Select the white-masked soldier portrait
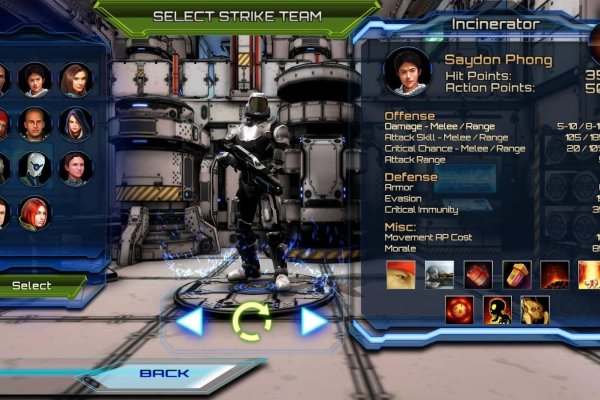This screenshot has width=600, height=400. click(x=35, y=168)
